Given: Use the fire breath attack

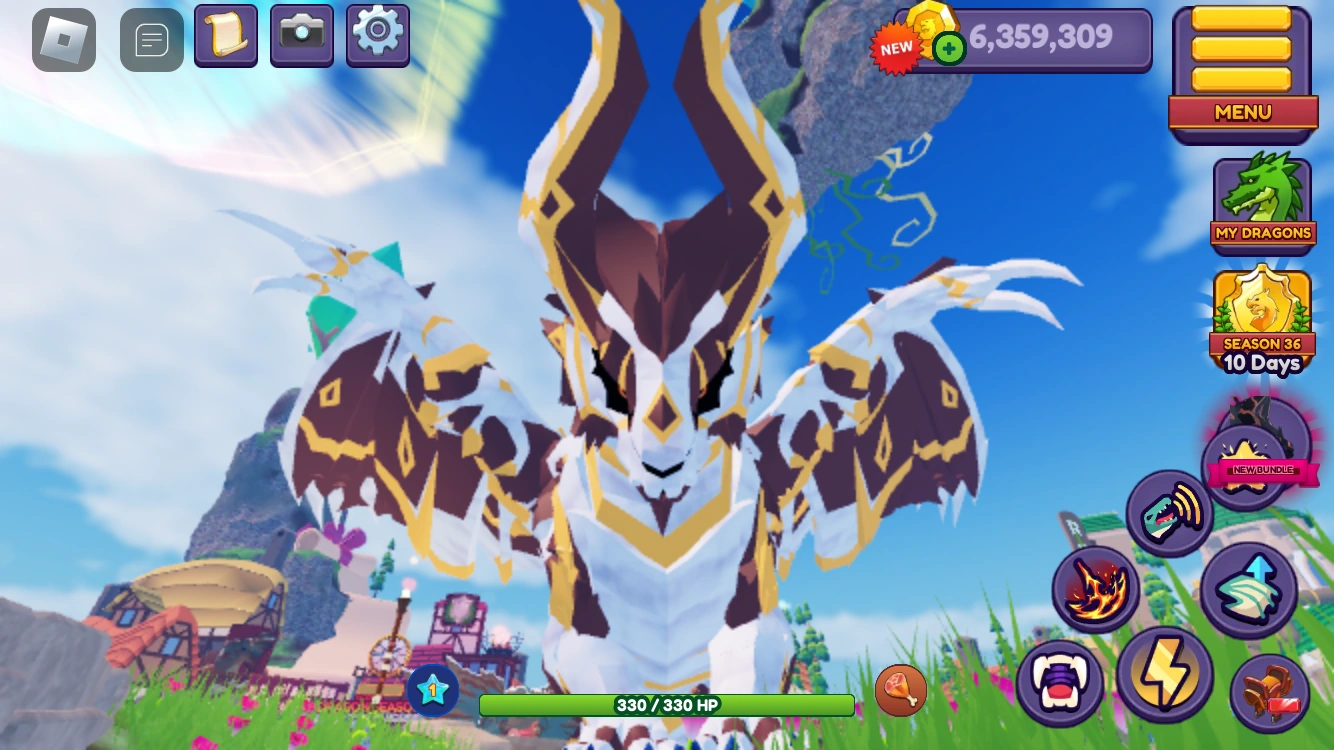Looking at the screenshot, I should (1095, 589).
